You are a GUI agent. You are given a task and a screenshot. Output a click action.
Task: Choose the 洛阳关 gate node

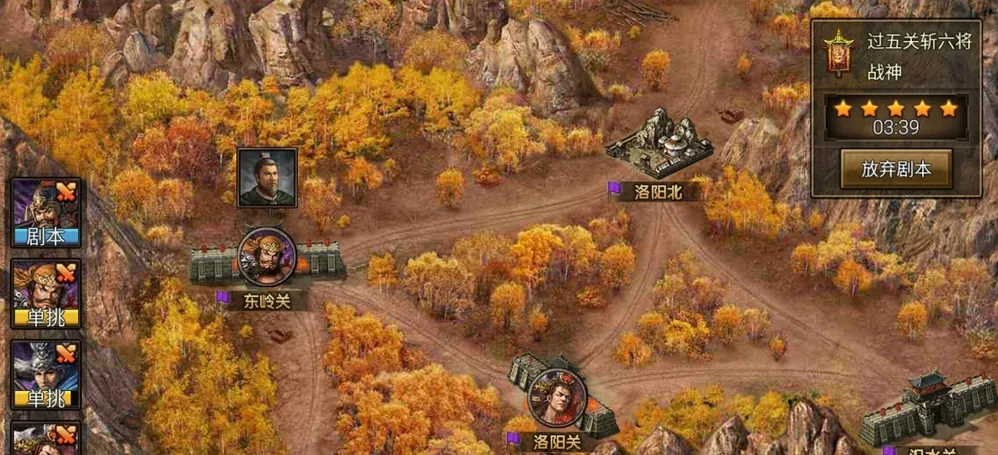556,396
